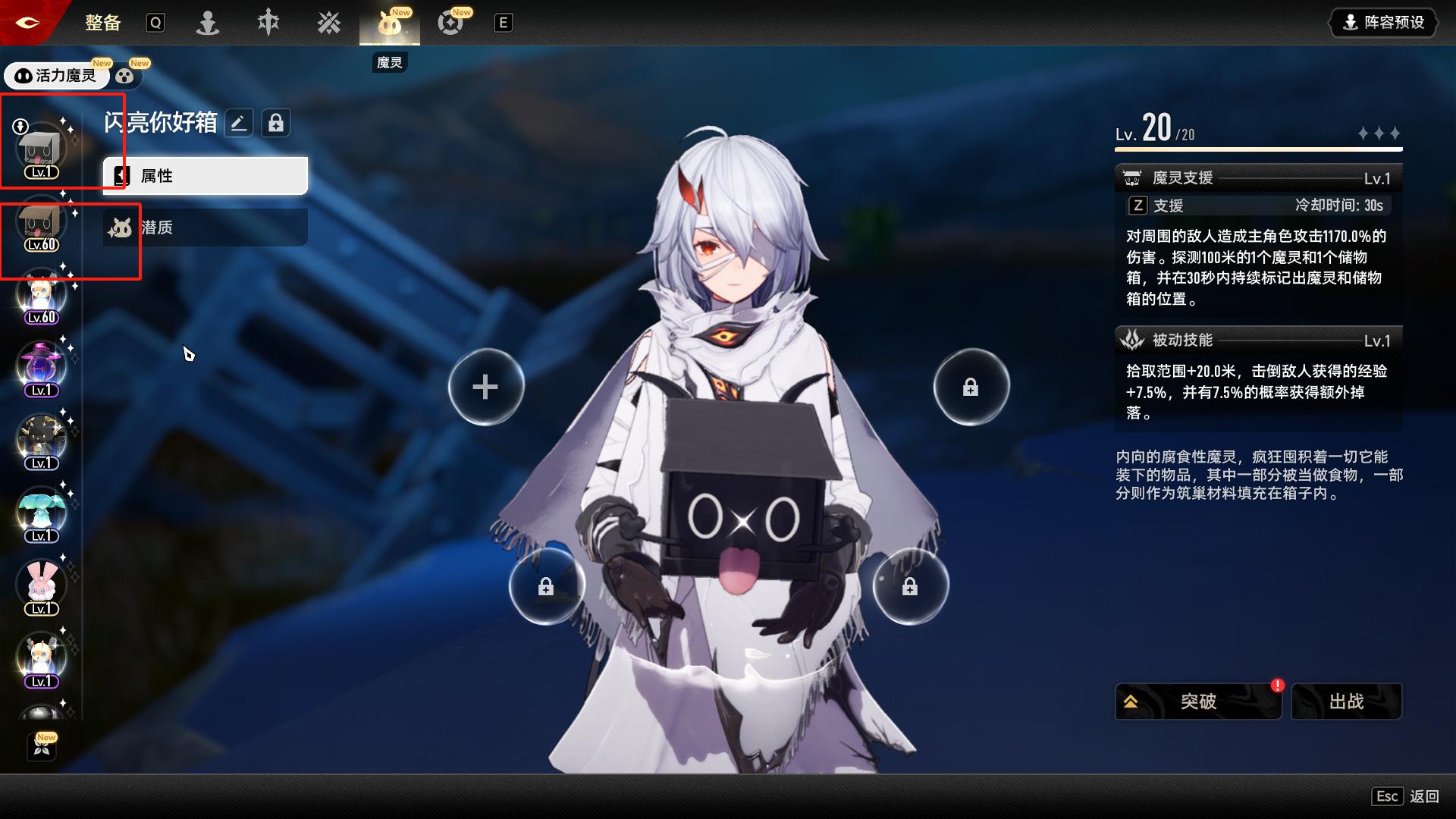Image resolution: width=1456 pixels, height=819 pixels.
Task: Select the circular star tab marked New
Action: click(450, 24)
